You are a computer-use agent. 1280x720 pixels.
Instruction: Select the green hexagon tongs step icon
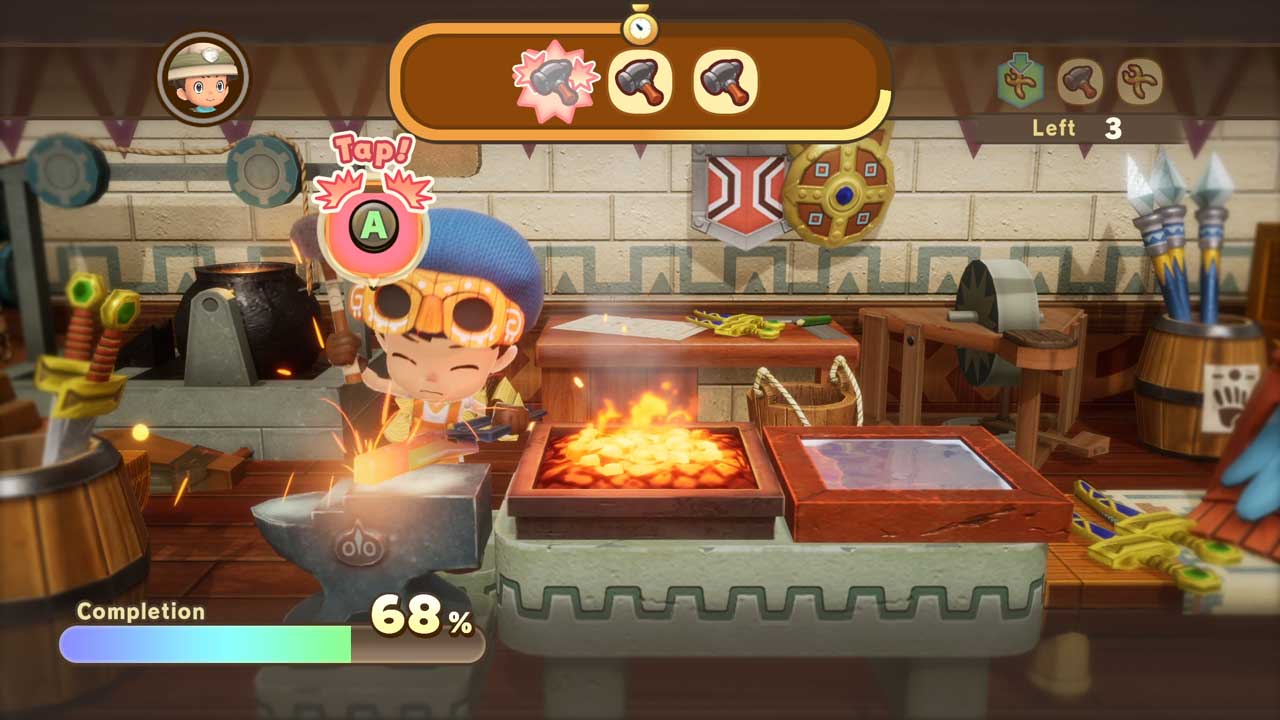click(1020, 81)
